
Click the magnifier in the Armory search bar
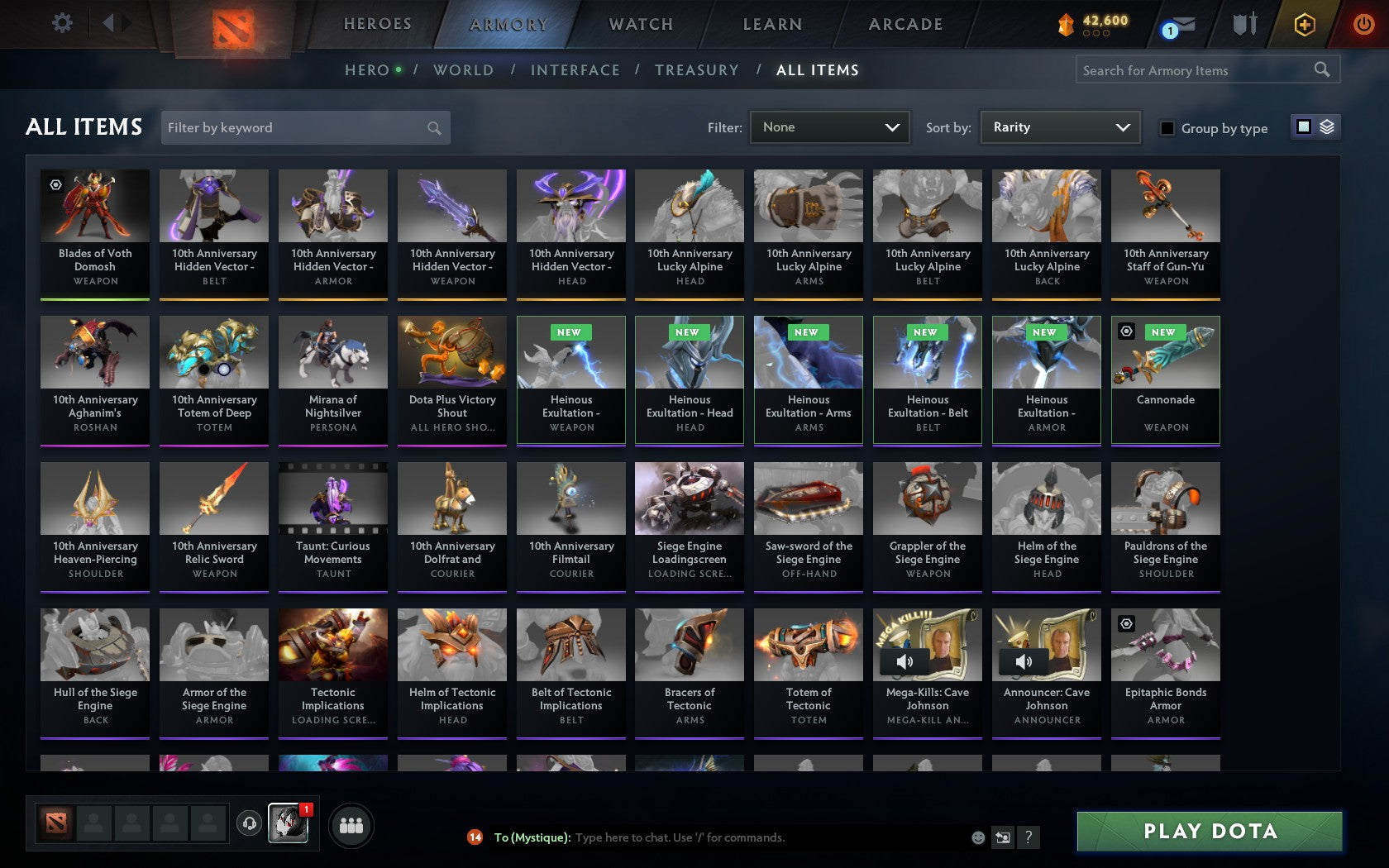tap(1320, 69)
